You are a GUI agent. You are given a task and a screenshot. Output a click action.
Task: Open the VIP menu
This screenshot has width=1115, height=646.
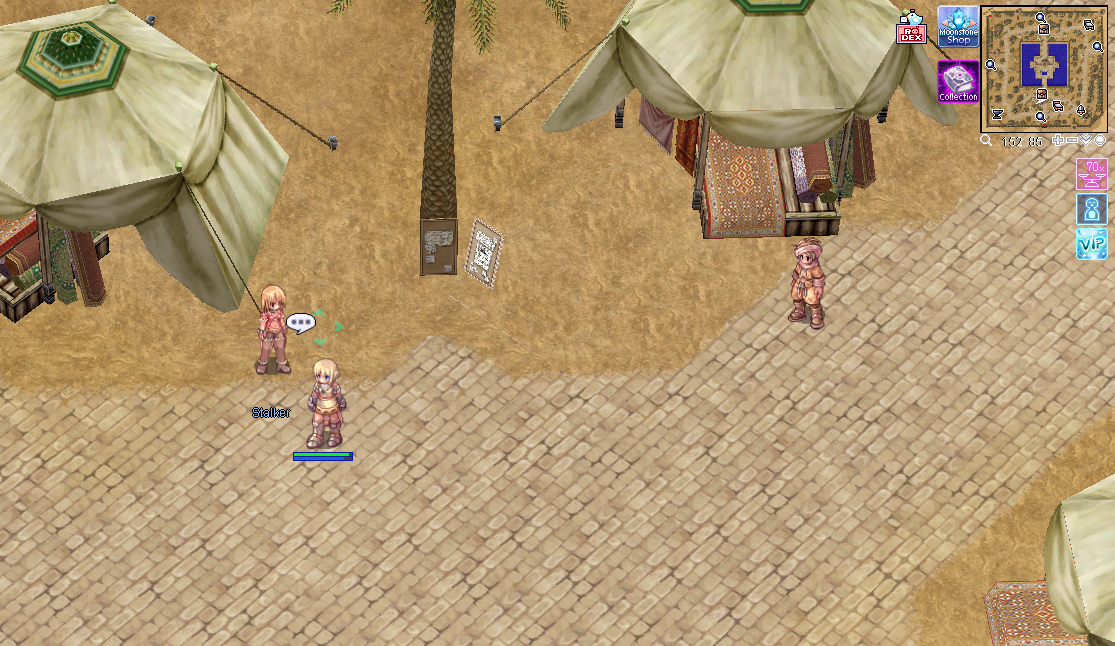[x=1091, y=243]
